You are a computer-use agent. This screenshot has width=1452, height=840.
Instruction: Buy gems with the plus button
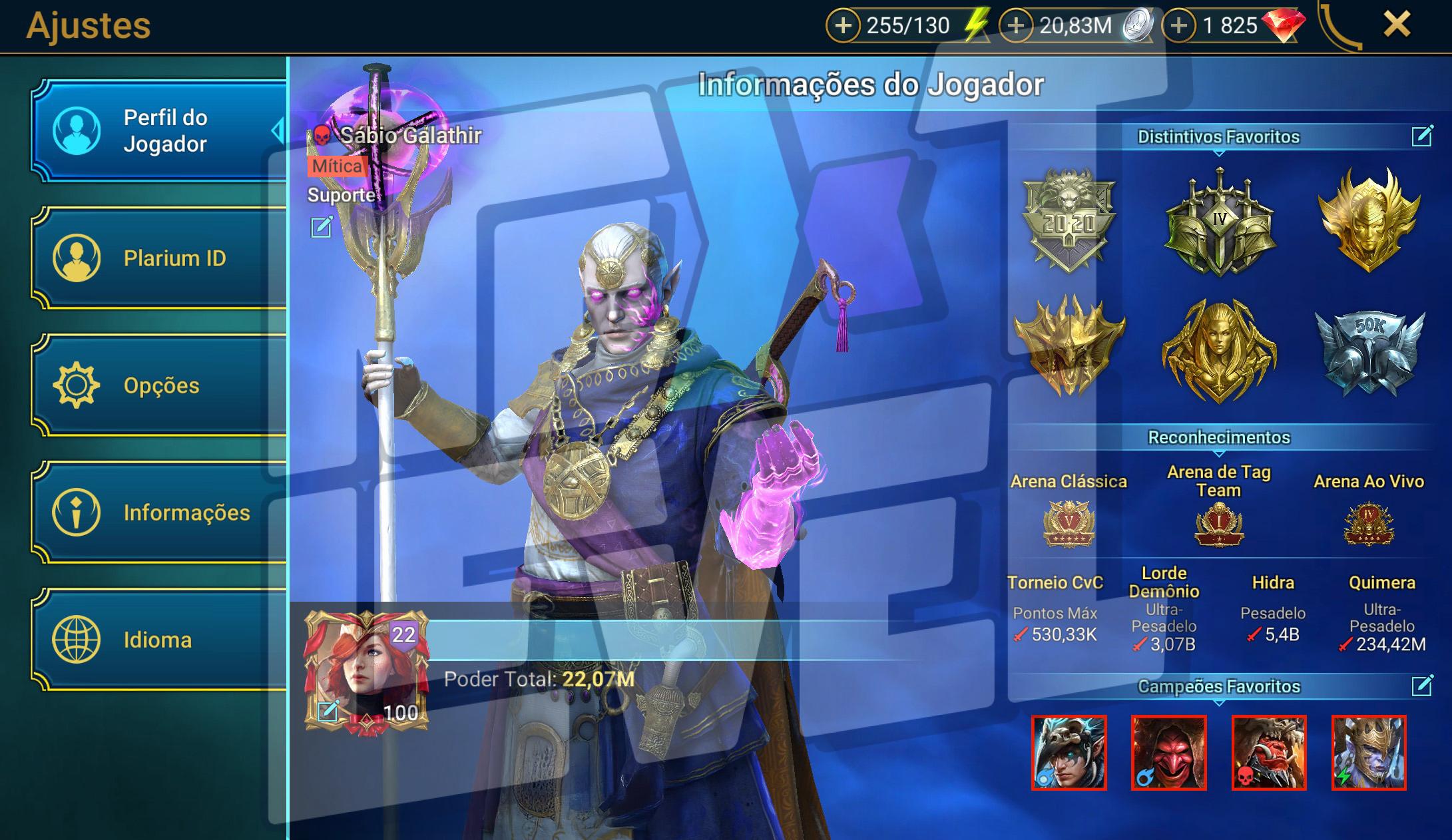pos(1178,26)
